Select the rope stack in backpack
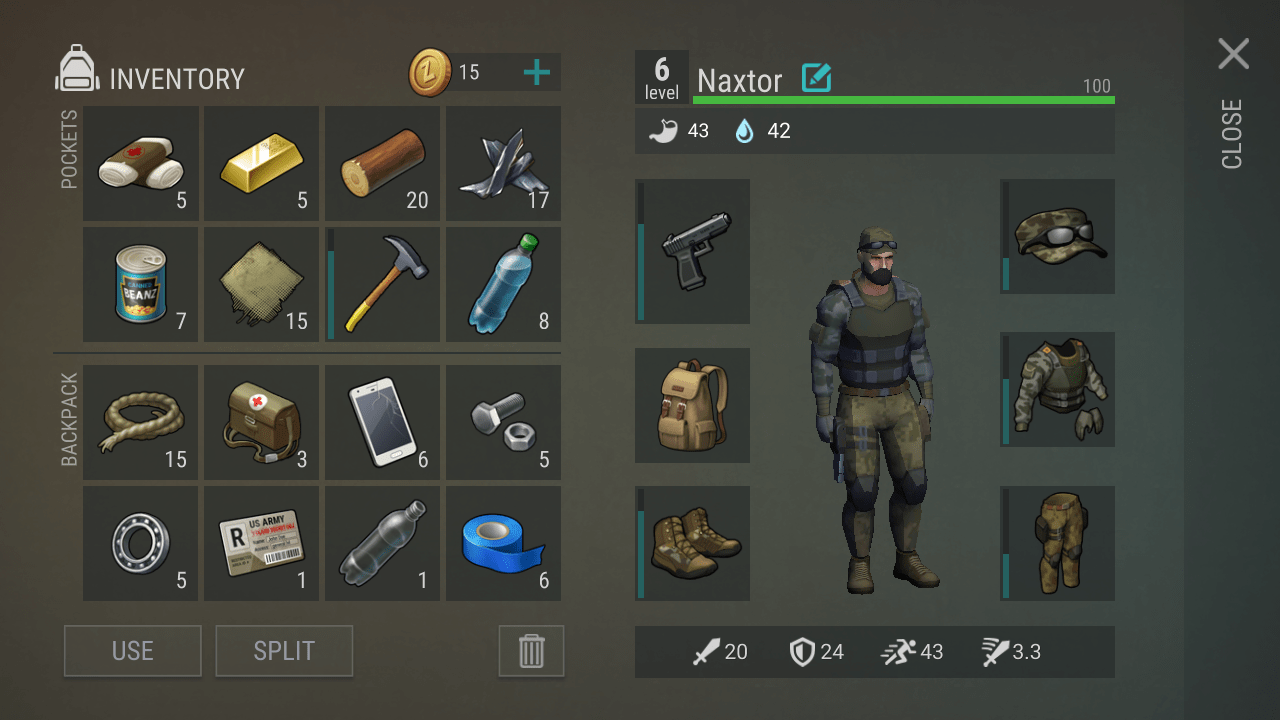Image resolution: width=1280 pixels, height=720 pixels. click(140, 422)
